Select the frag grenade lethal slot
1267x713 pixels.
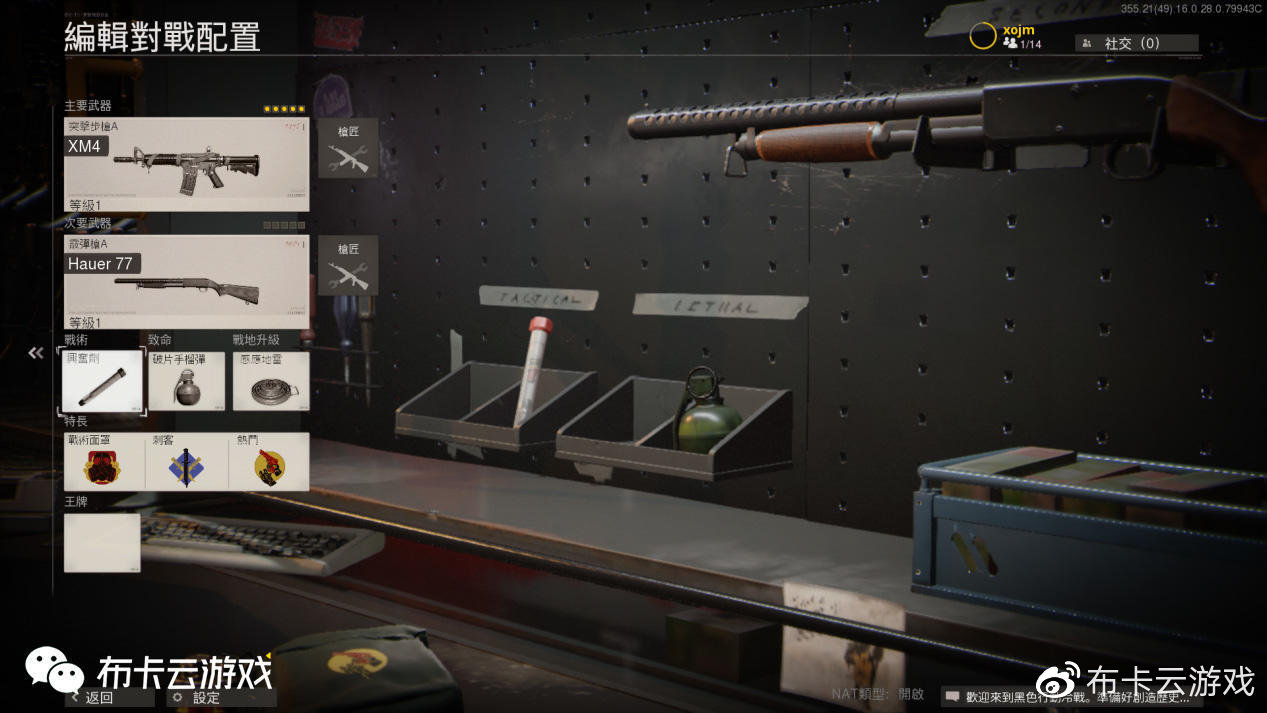click(x=187, y=381)
